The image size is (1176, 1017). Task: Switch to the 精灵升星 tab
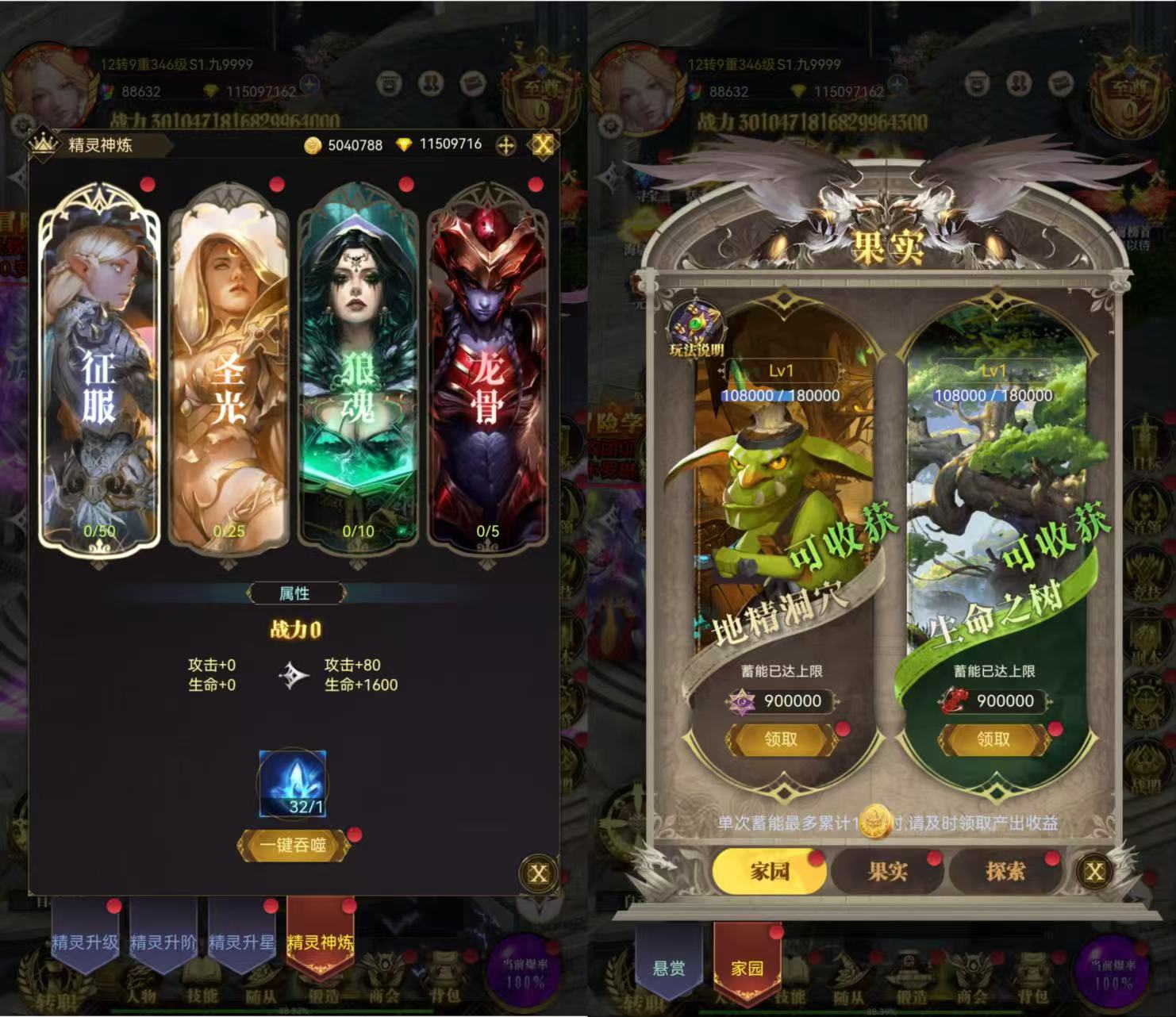pos(241,942)
